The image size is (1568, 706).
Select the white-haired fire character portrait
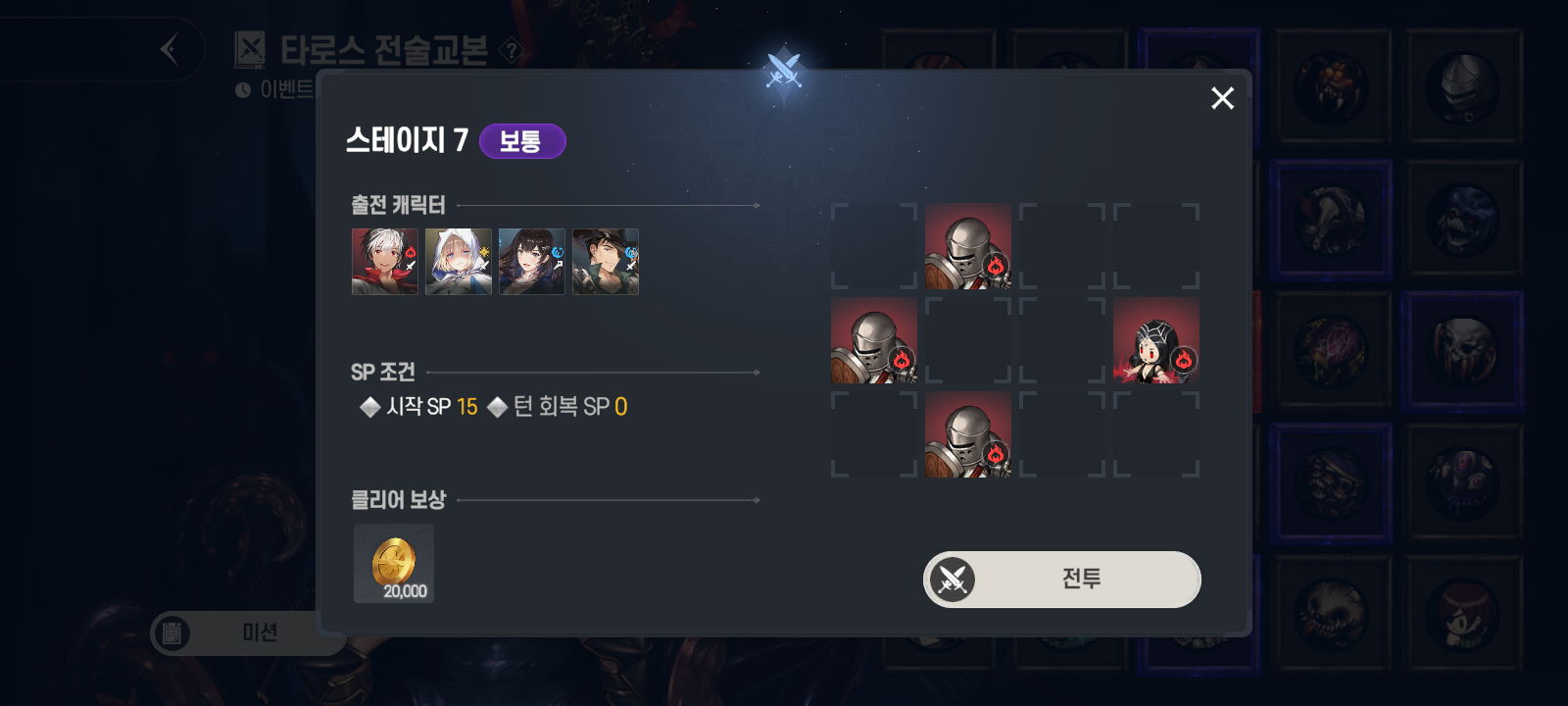tap(384, 262)
